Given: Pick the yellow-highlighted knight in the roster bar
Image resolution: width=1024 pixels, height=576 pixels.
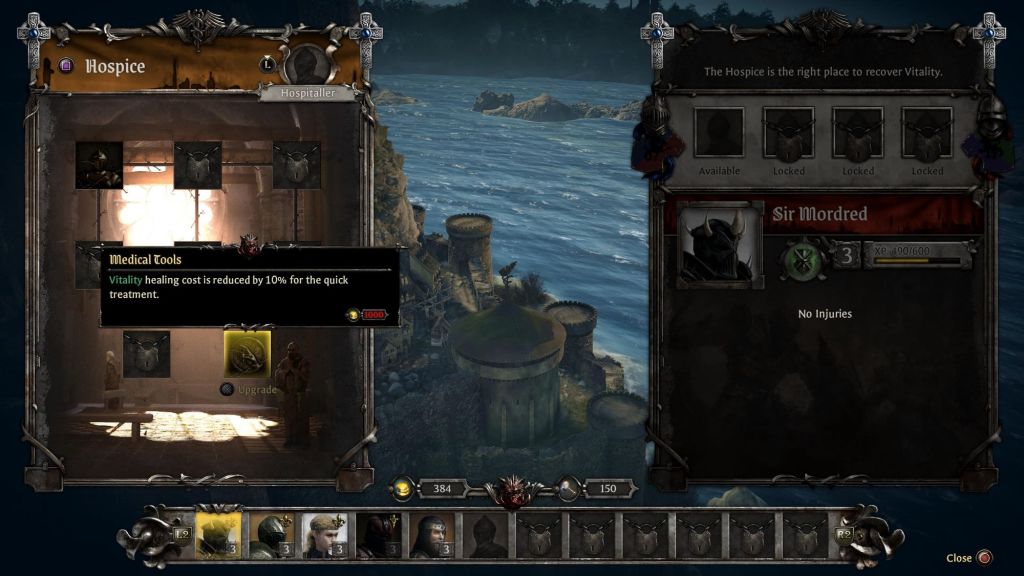Looking at the screenshot, I should point(218,536).
